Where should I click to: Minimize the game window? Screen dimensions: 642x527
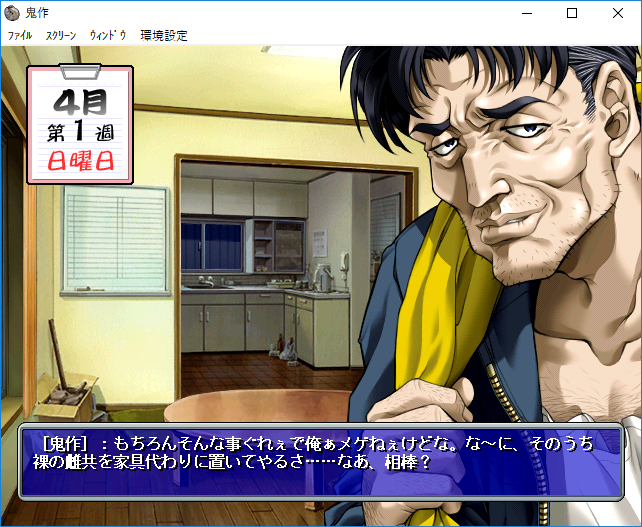point(526,13)
